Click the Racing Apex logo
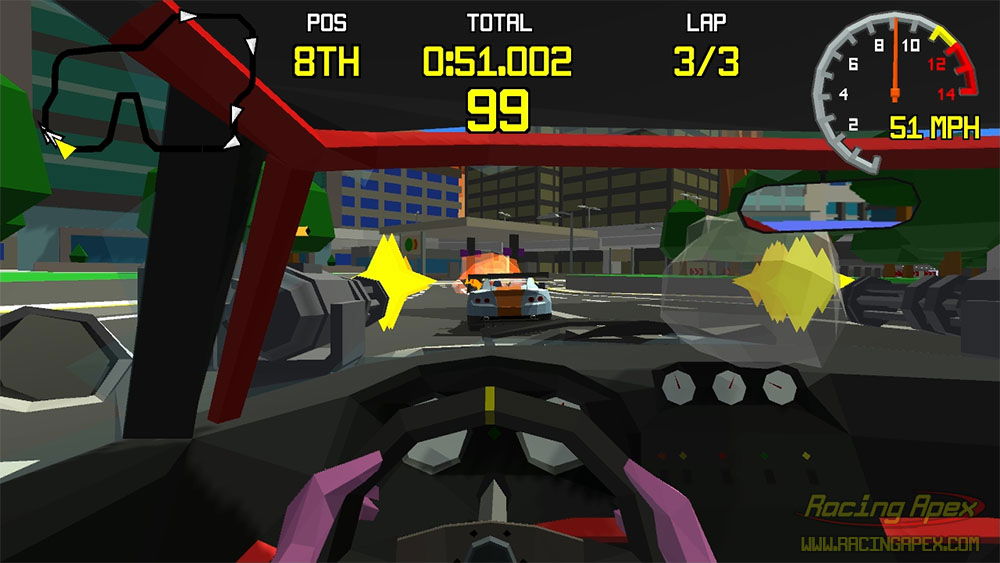The height and width of the screenshot is (563, 1000). pyautogui.click(x=891, y=510)
